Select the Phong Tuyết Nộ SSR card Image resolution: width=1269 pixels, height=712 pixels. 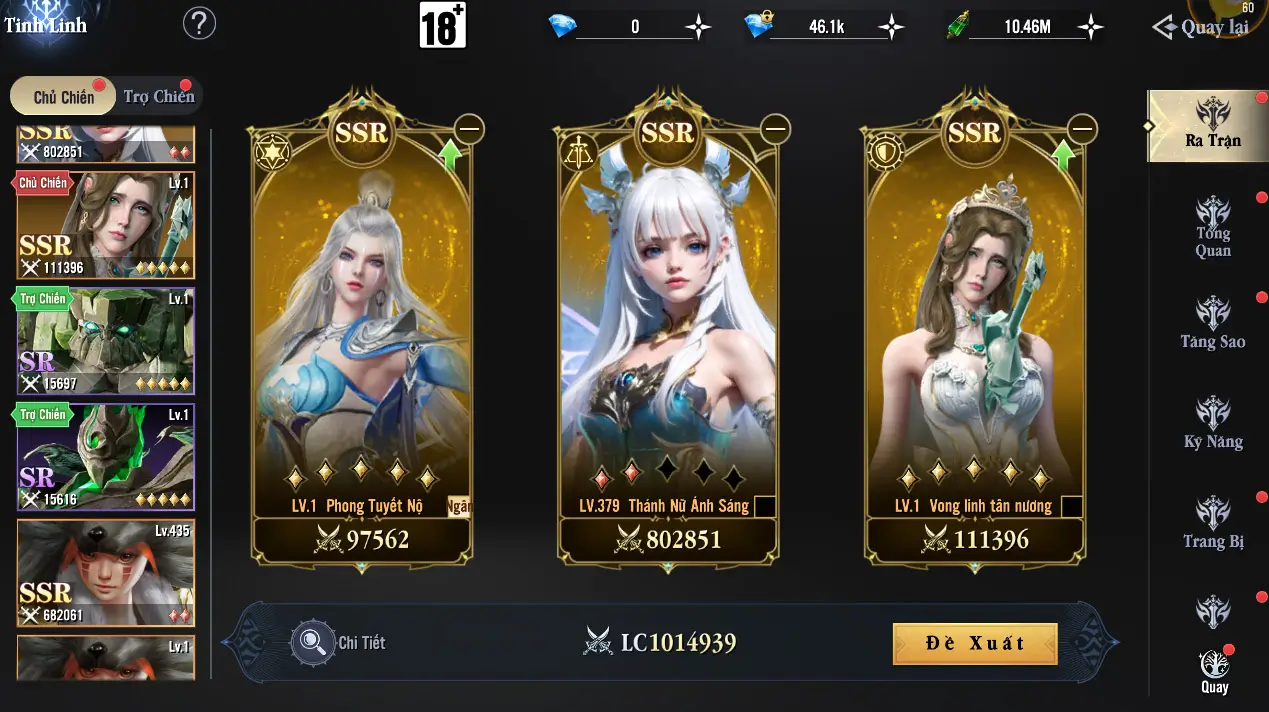(x=361, y=330)
